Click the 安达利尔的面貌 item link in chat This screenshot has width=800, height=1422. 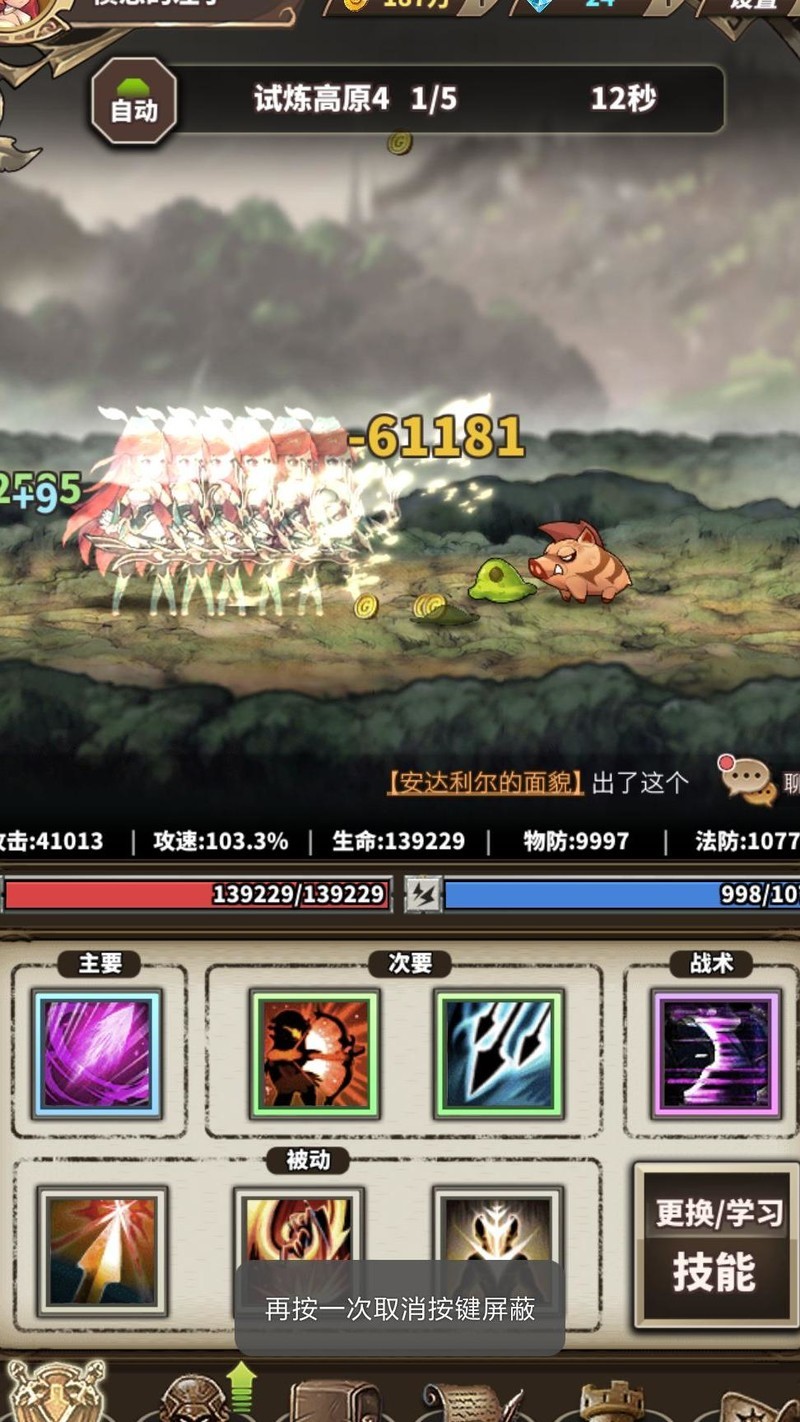tap(485, 783)
